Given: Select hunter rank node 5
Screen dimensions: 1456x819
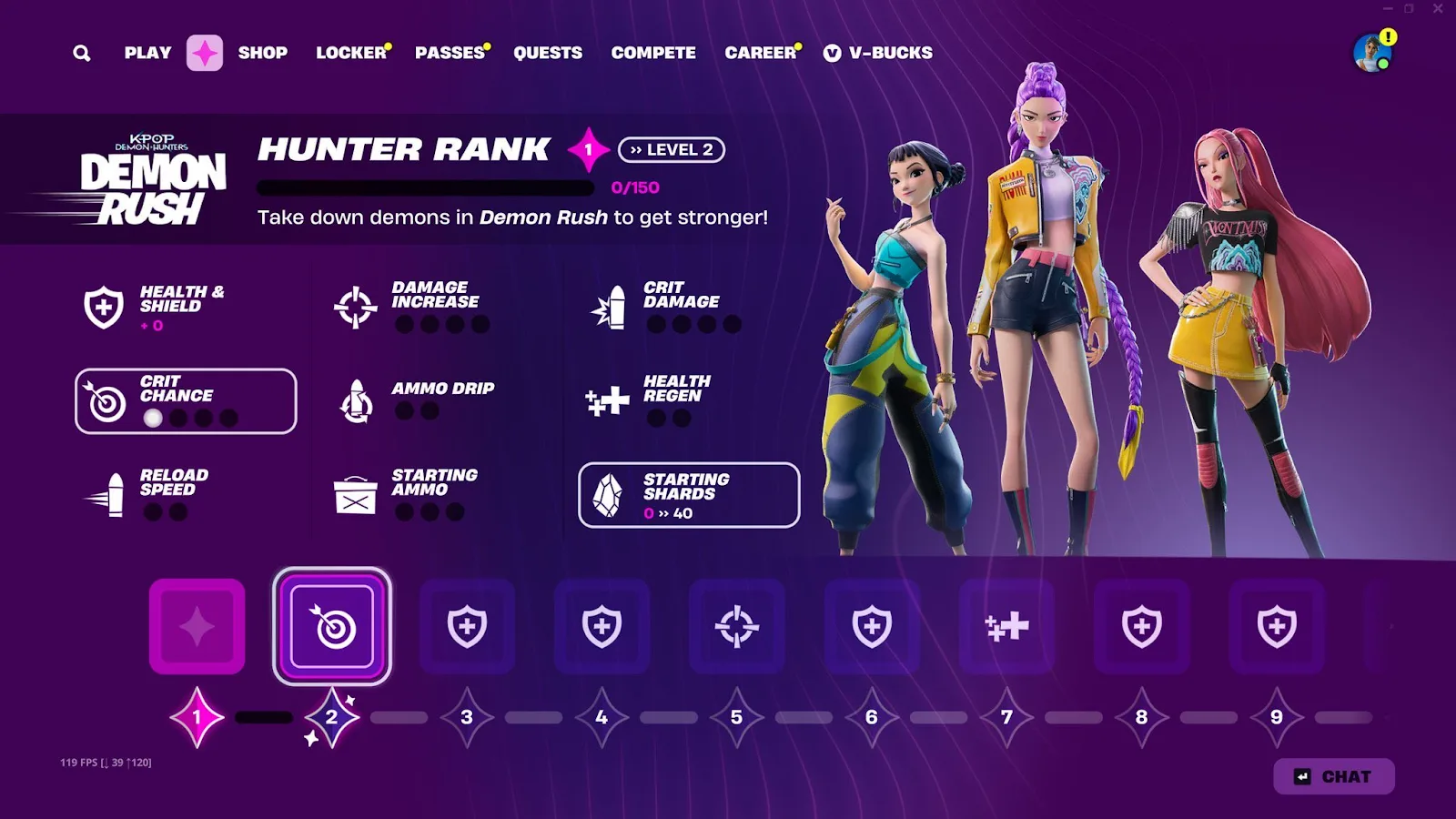Looking at the screenshot, I should (x=737, y=626).
